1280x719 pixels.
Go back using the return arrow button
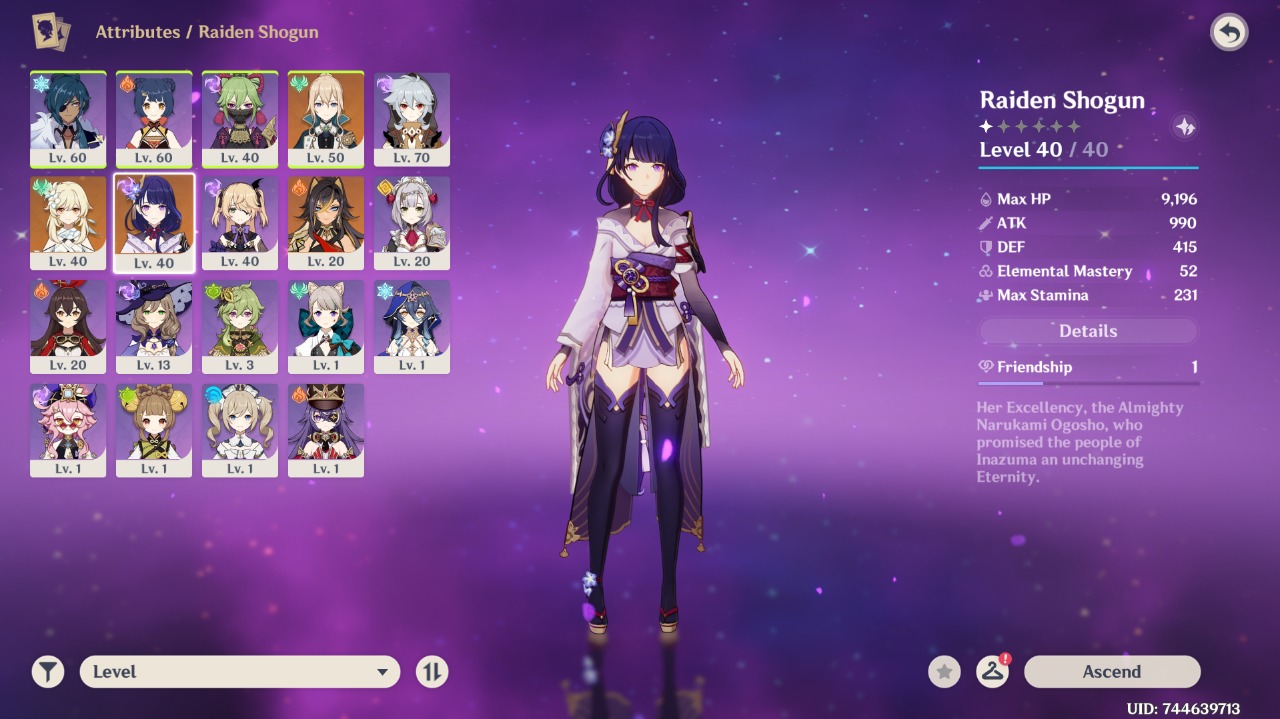(x=1229, y=33)
